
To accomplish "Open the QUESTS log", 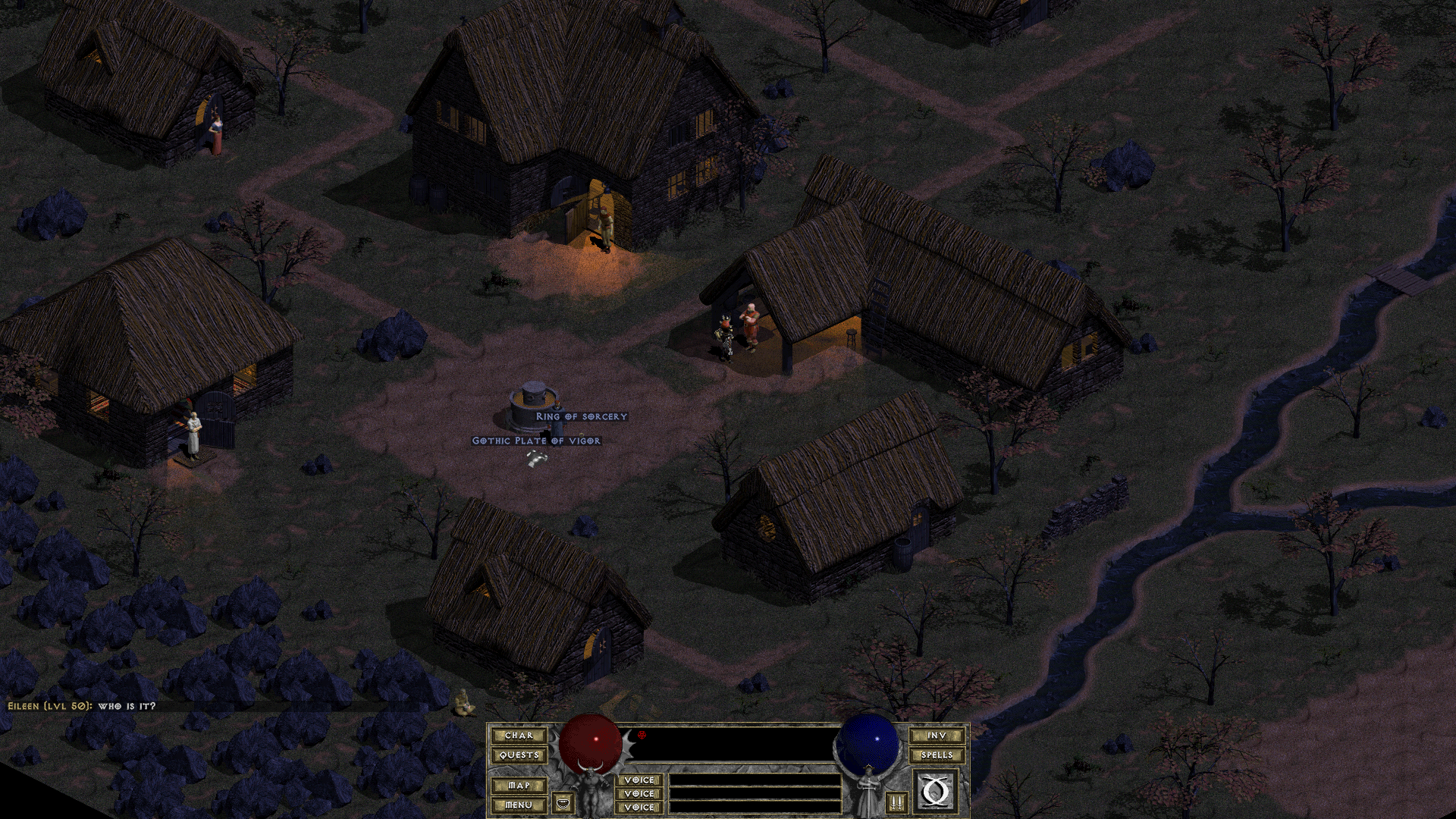I will pyautogui.click(x=521, y=755).
